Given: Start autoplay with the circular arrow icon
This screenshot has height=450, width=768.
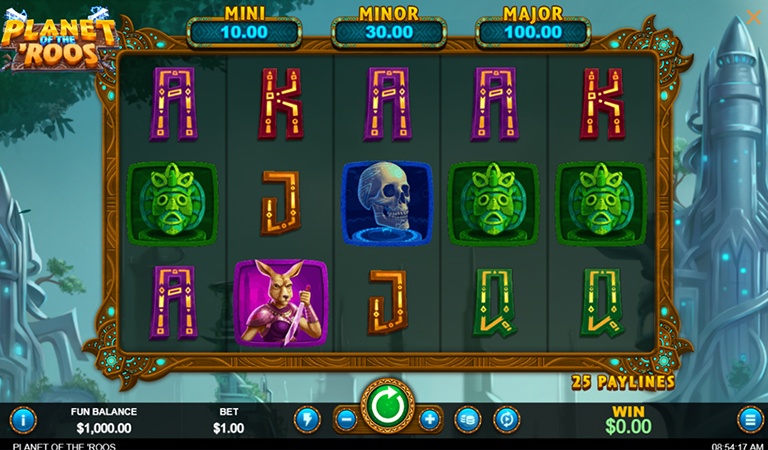Looking at the screenshot, I should click(507, 419).
